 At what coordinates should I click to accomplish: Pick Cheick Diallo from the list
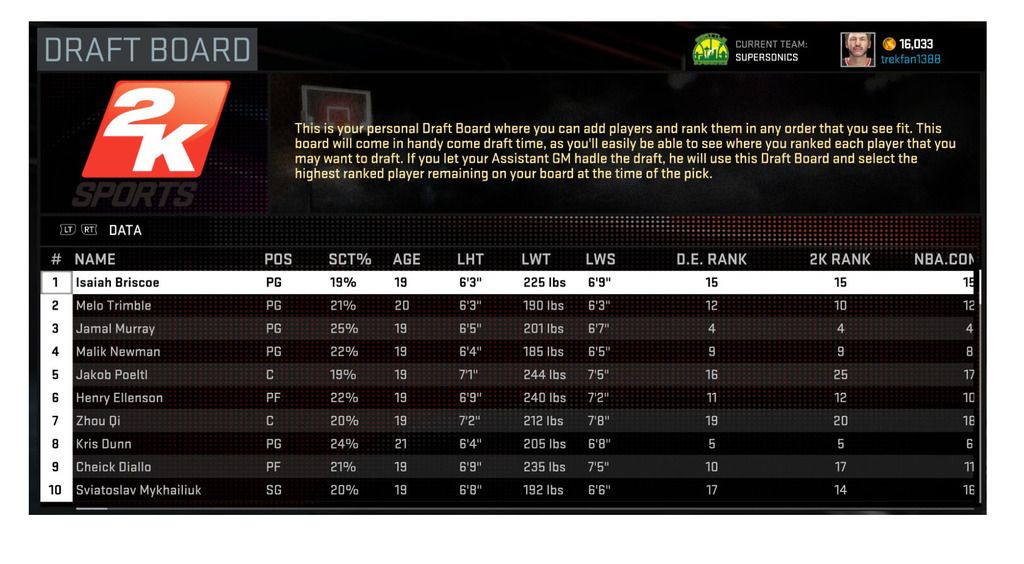[115, 467]
